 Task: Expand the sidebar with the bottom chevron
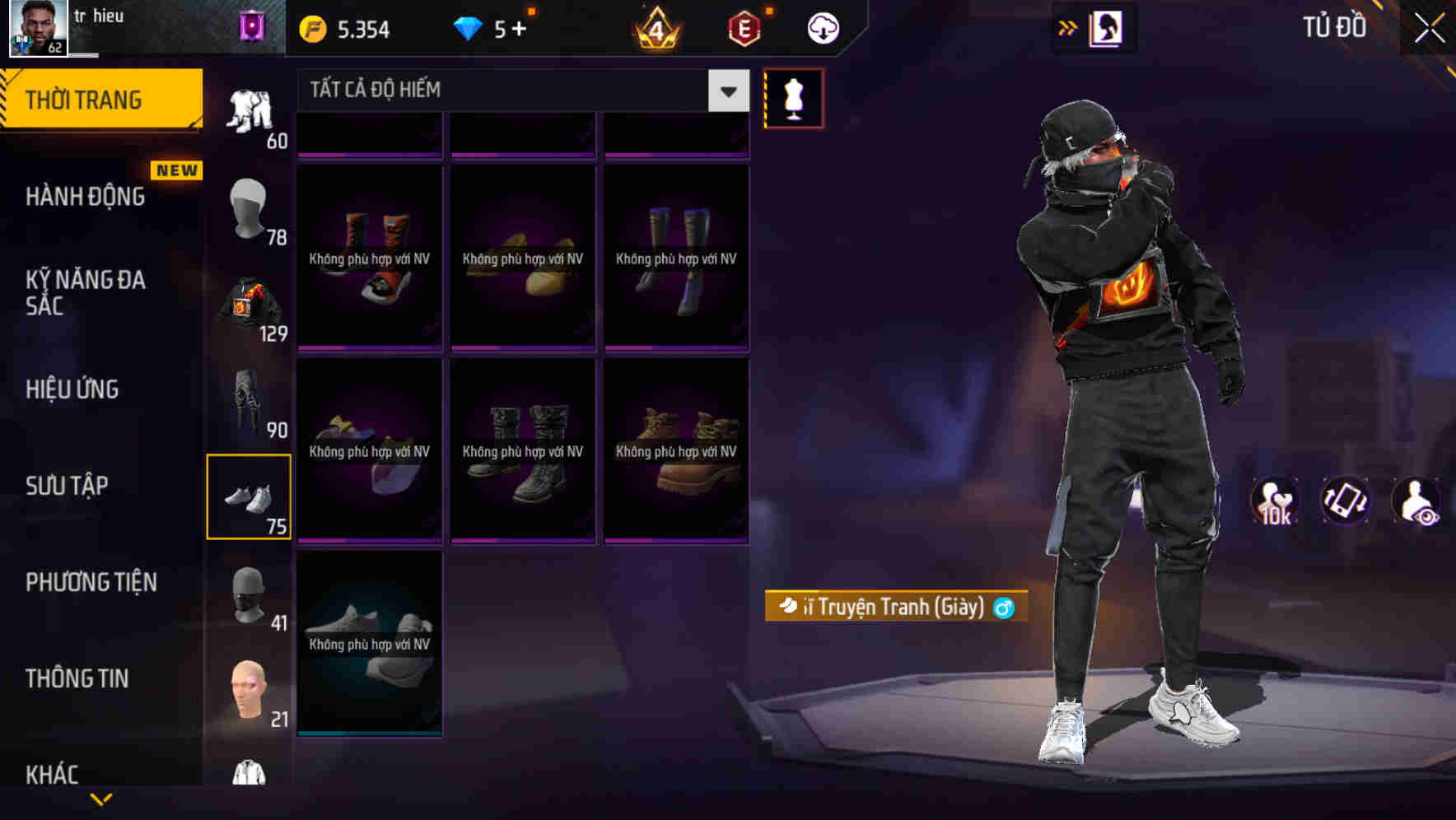(x=100, y=797)
